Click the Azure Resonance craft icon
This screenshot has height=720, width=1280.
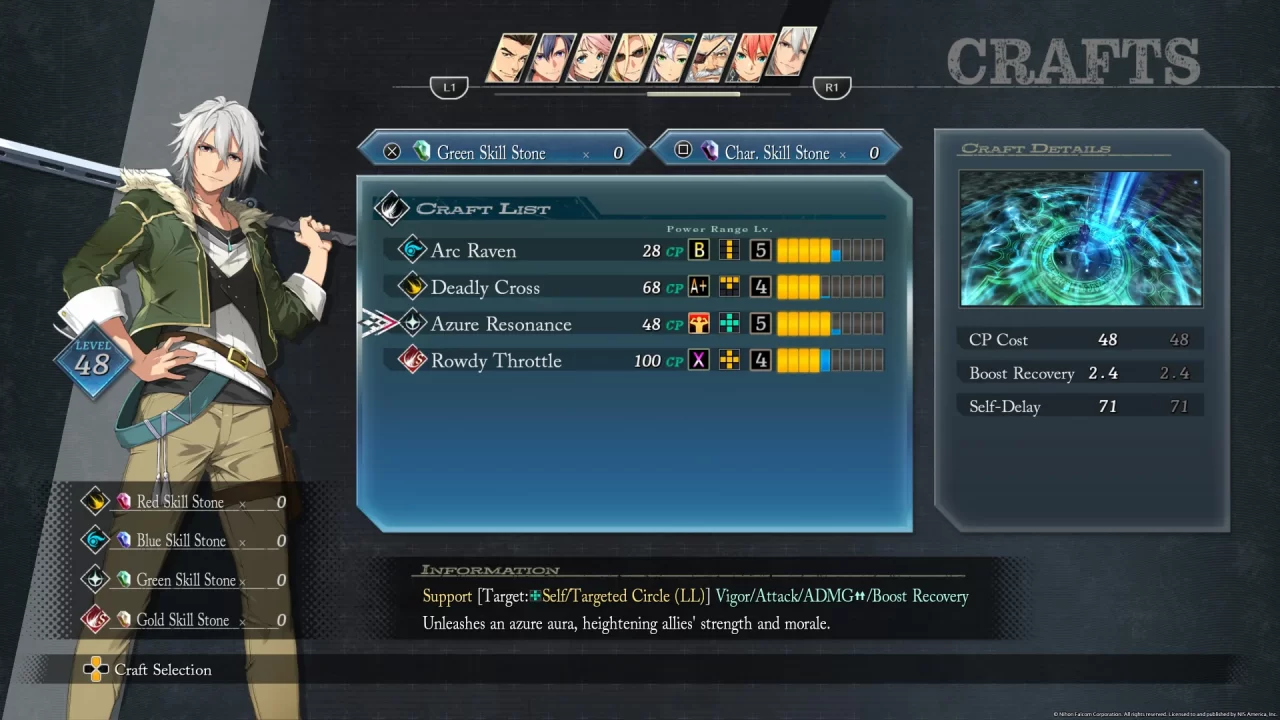pyautogui.click(x=412, y=324)
